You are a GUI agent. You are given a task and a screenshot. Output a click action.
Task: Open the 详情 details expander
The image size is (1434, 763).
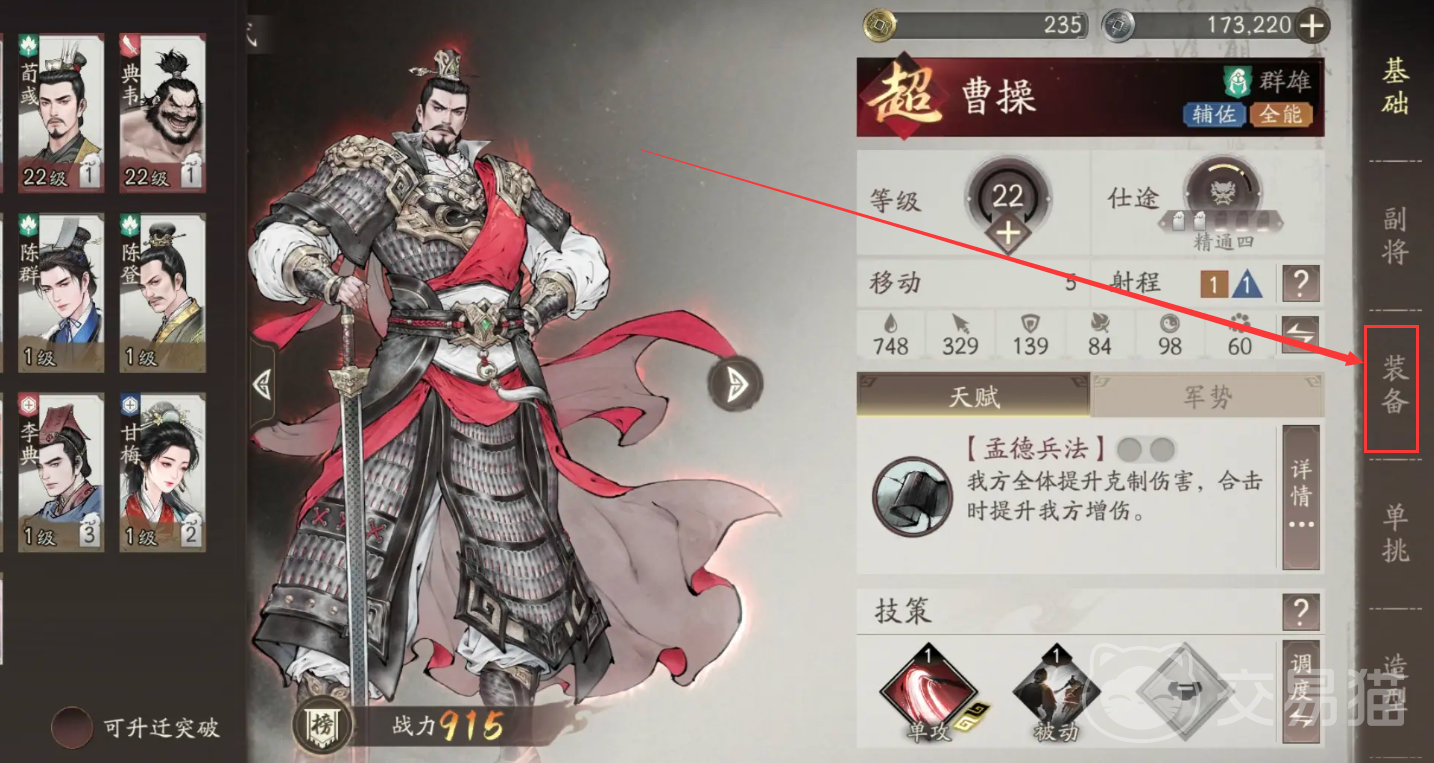[1302, 497]
